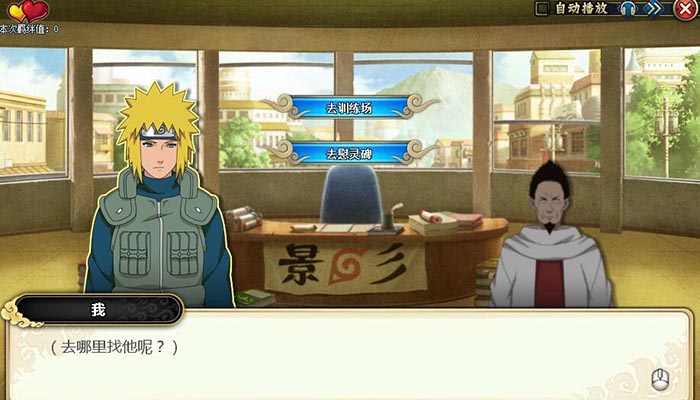This screenshot has height=400, width=700.
Task: Skip dialogue with the double-arrow button
Action: point(654,9)
